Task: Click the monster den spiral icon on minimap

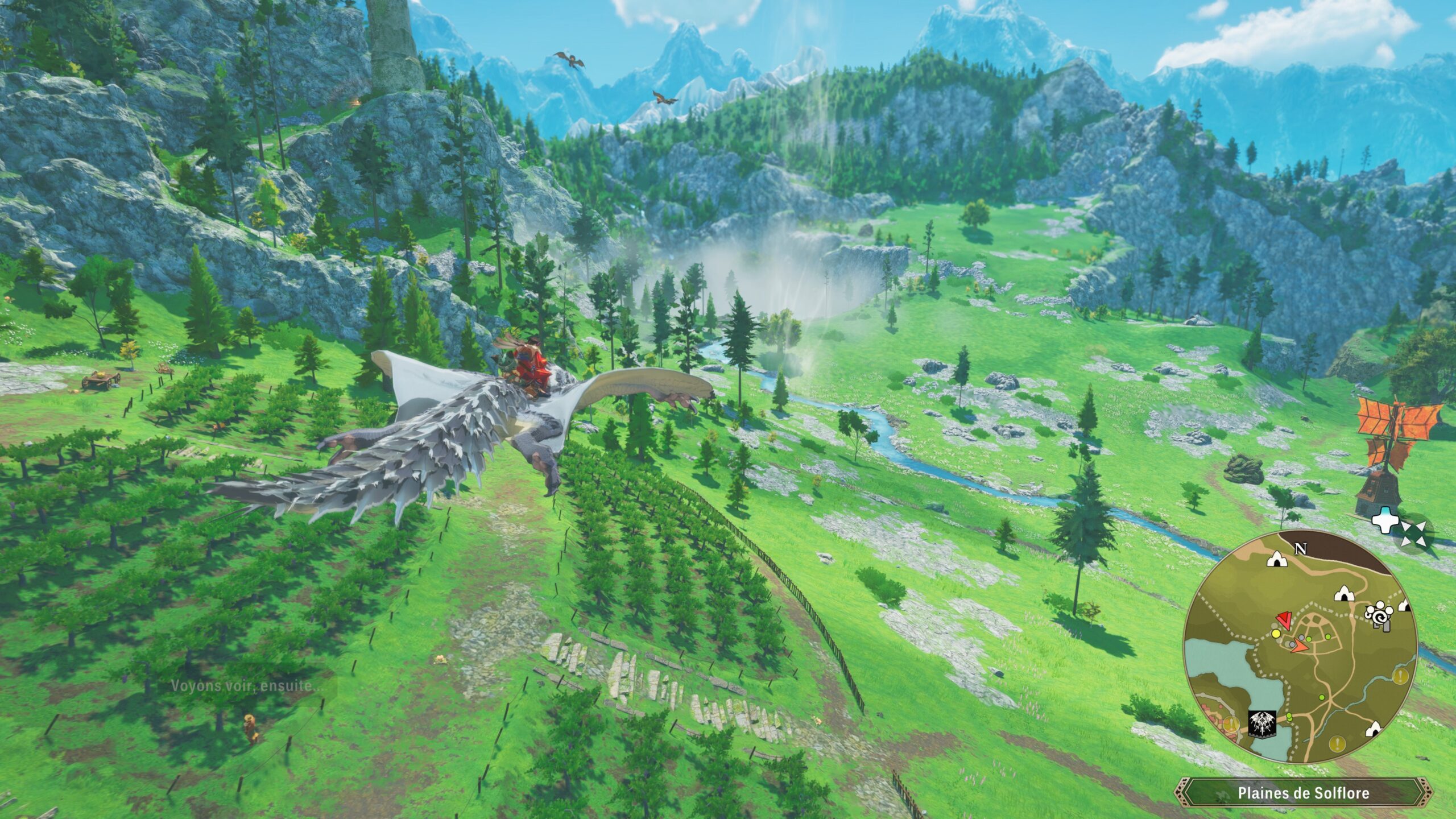Action: coord(1379,617)
